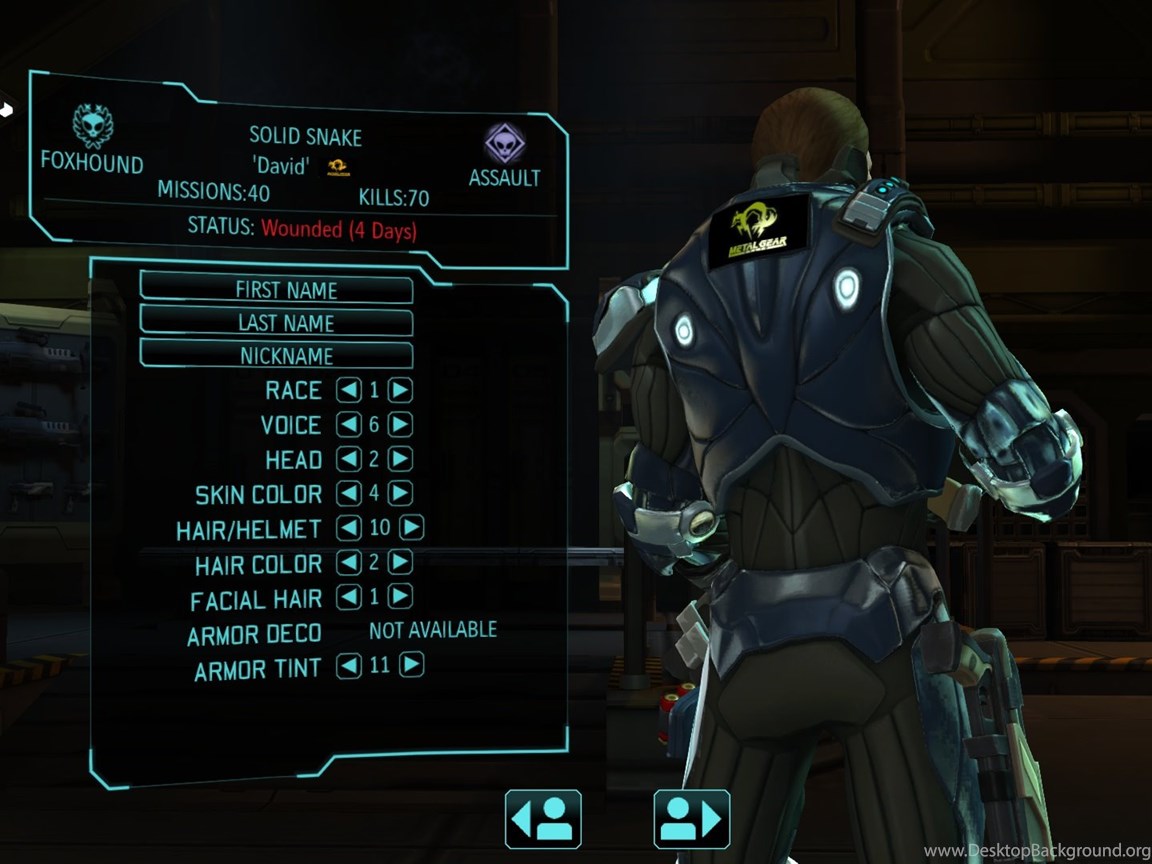Open the Last Name entry
Screen dimensions: 1152x864
276,322
